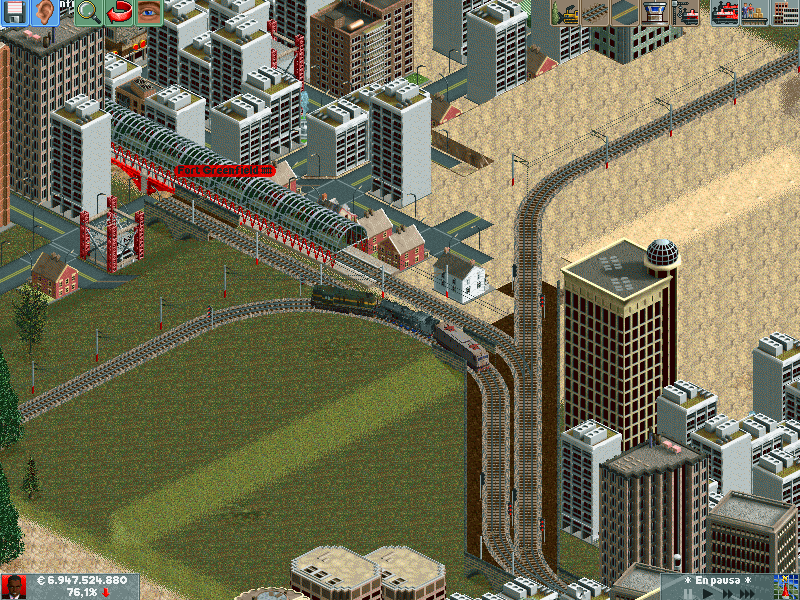The width and height of the screenshot is (800, 600).
Task: Open the stations list with waiting passengers
Action: [753, 12]
